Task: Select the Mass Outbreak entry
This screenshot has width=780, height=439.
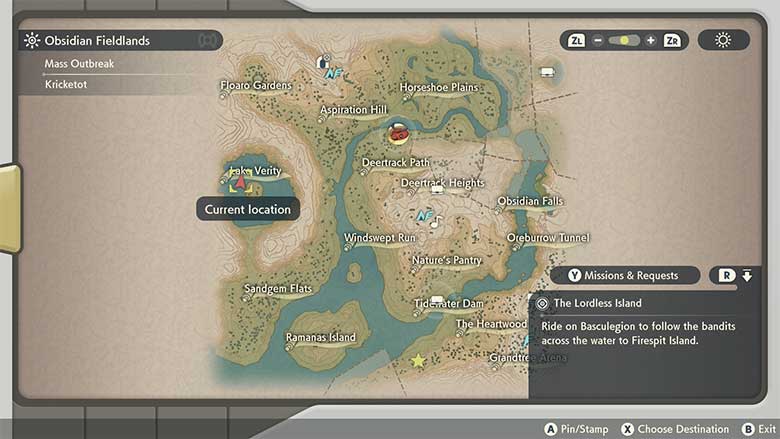Action: [x=79, y=64]
